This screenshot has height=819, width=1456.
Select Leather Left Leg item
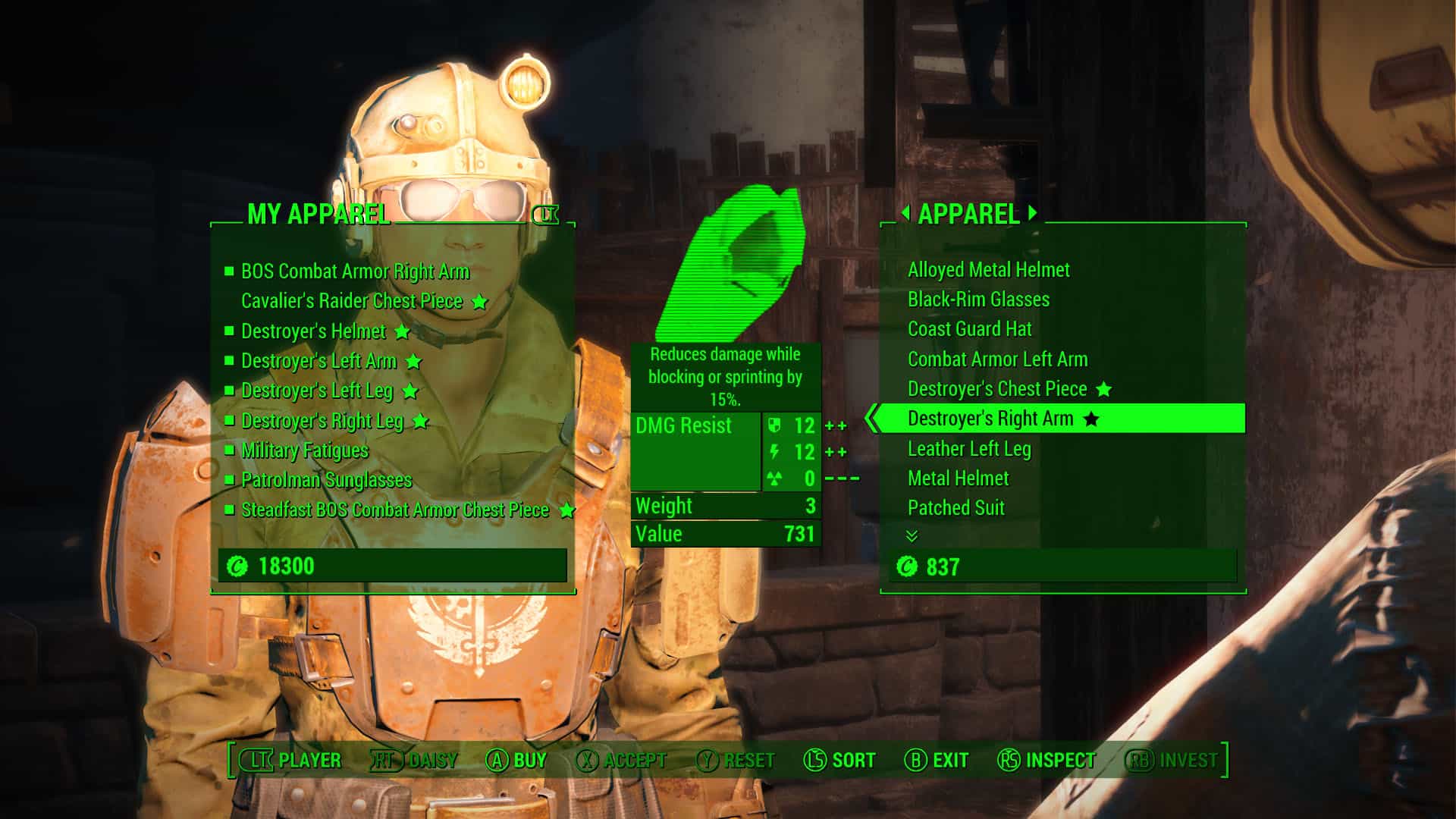[969, 449]
